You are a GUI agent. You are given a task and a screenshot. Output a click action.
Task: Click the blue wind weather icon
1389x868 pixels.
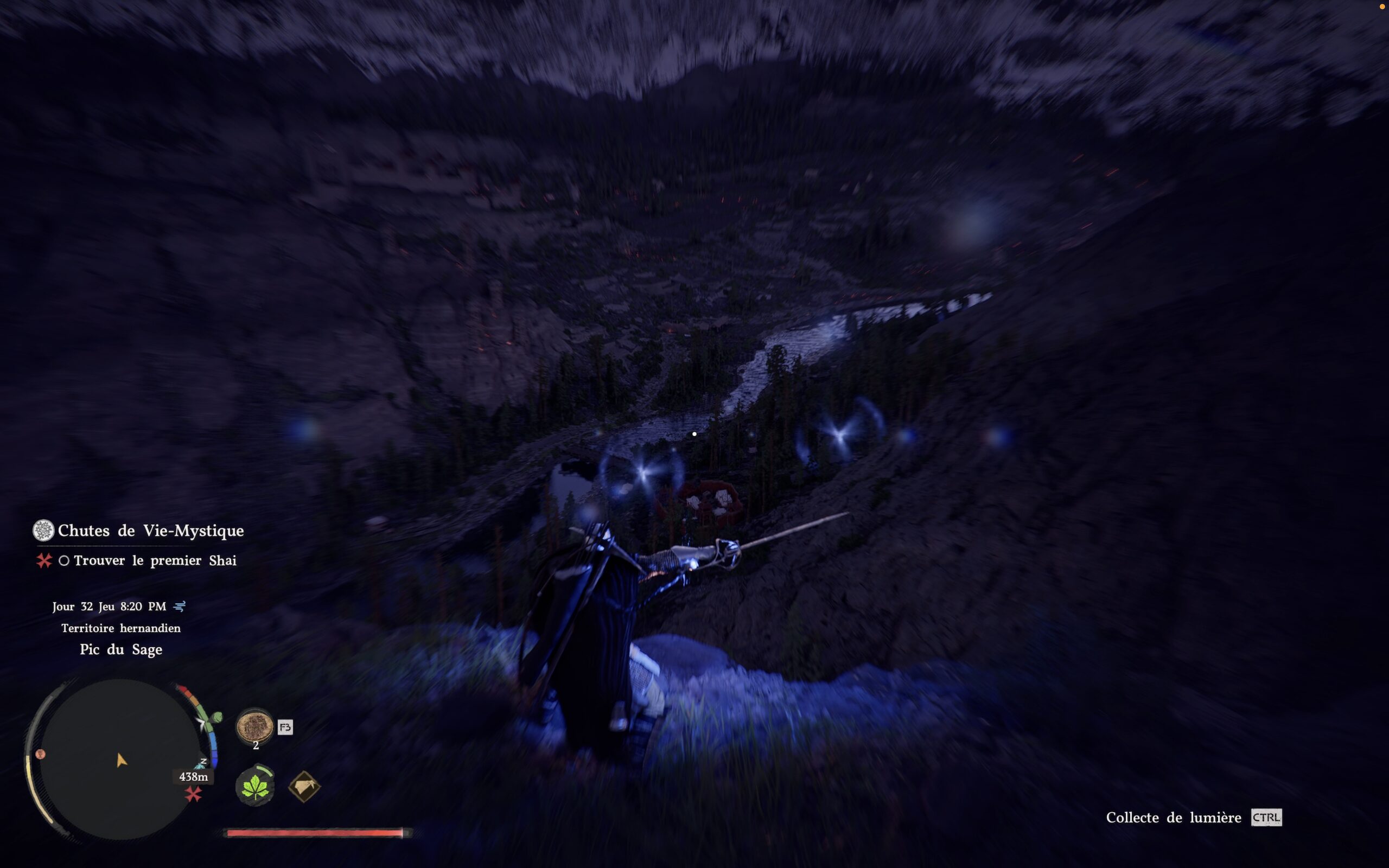point(180,606)
